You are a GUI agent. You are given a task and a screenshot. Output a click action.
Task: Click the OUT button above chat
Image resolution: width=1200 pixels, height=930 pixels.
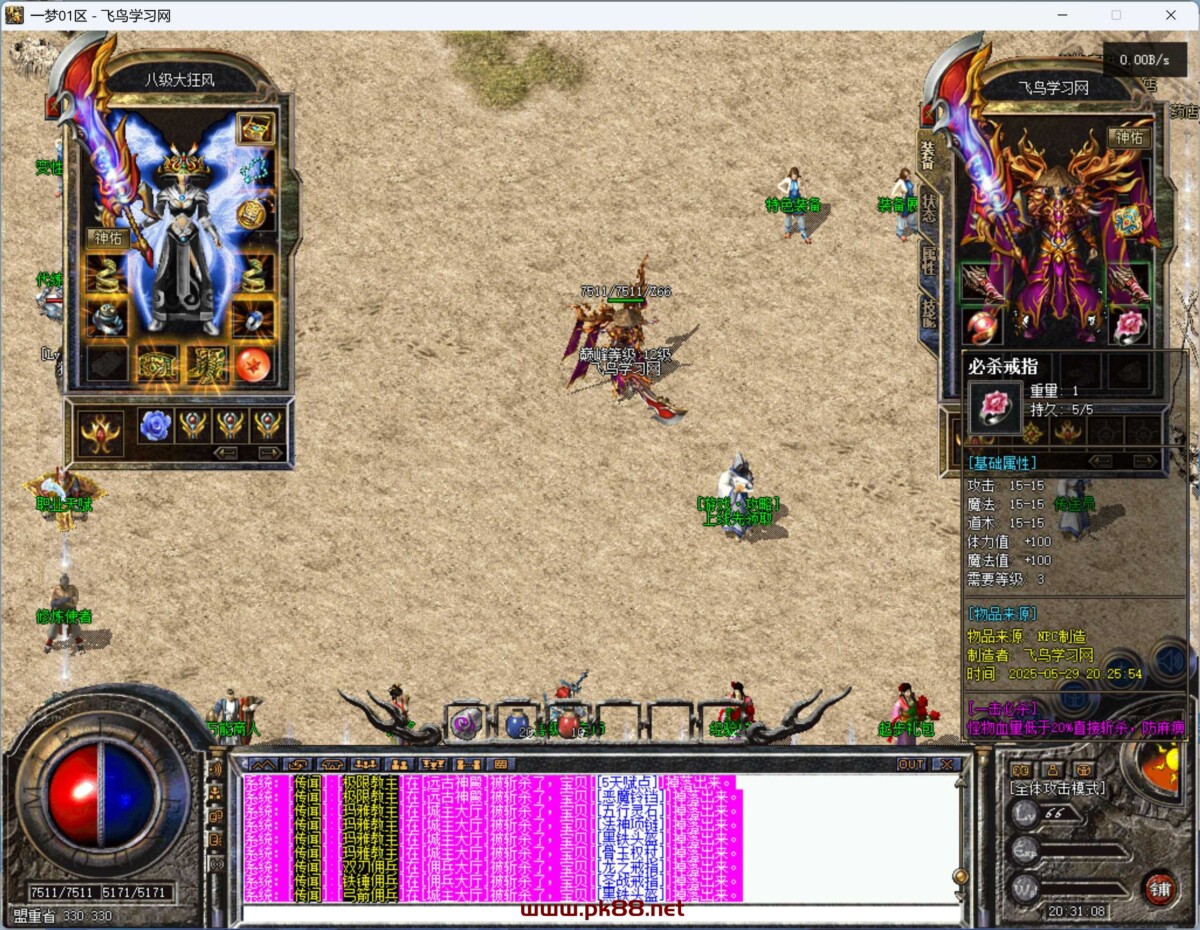coord(911,764)
